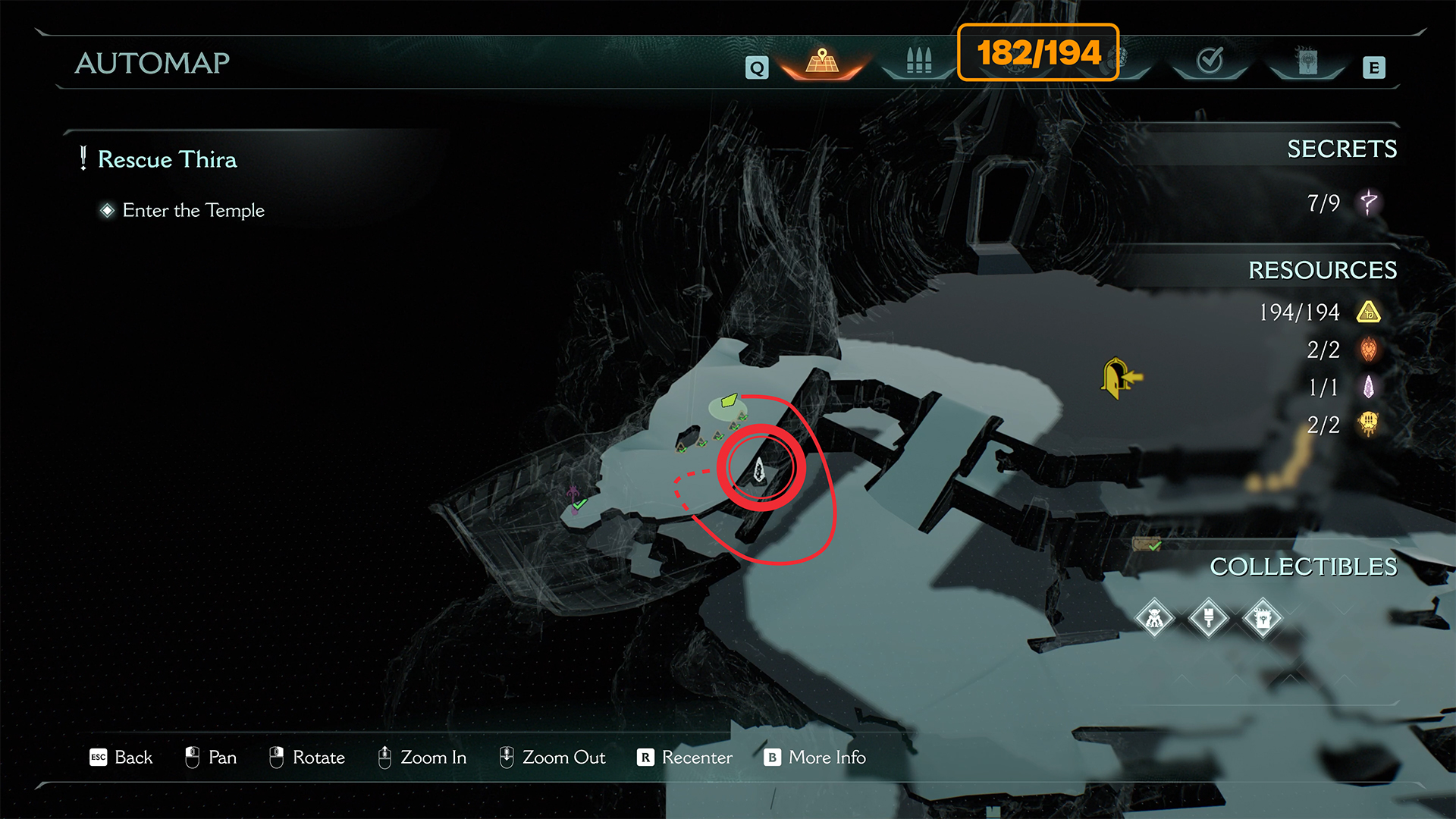Viewport: 1456px width, 819px height.
Task: Choose the paintbrush skin collectible icon
Action: pyautogui.click(x=1209, y=619)
